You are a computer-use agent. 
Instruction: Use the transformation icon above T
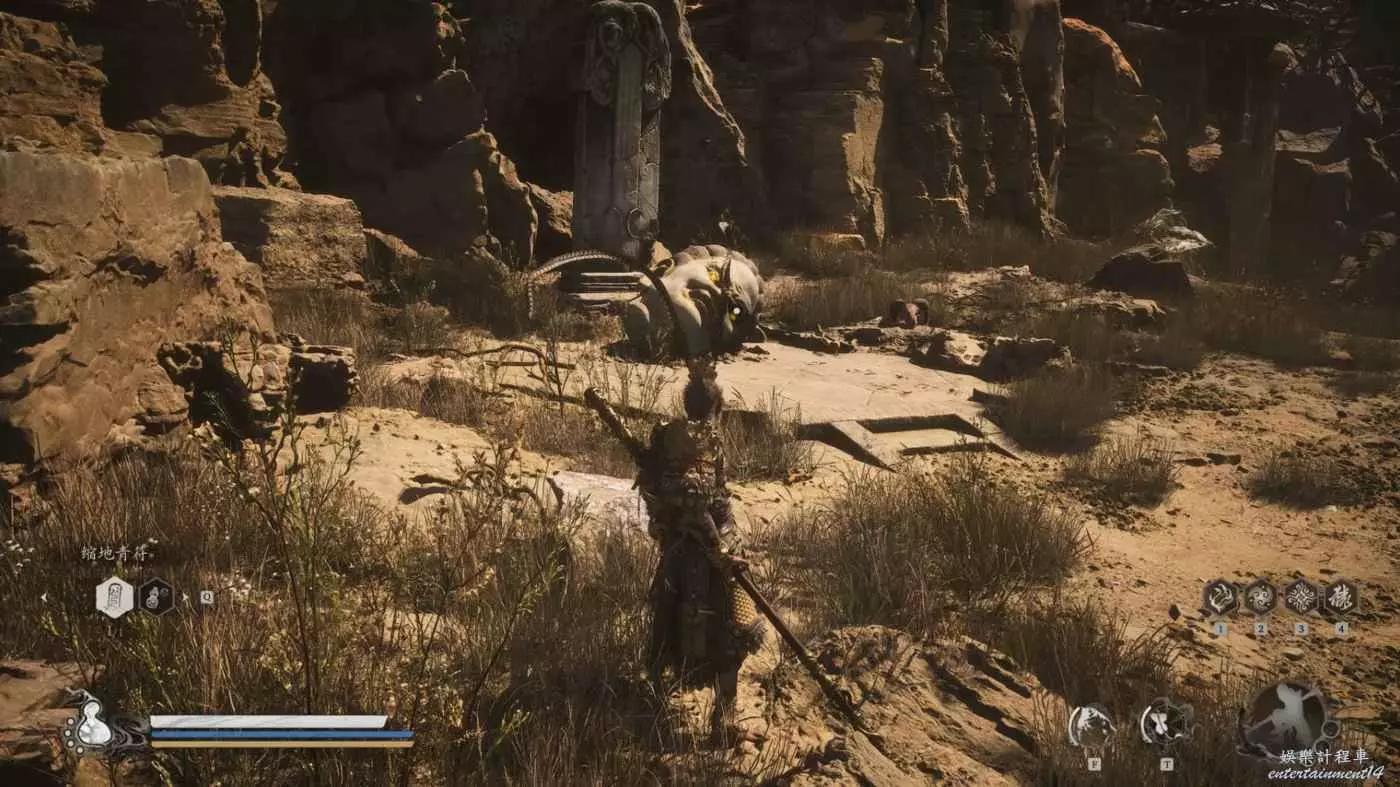pyautogui.click(x=1166, y=722)
